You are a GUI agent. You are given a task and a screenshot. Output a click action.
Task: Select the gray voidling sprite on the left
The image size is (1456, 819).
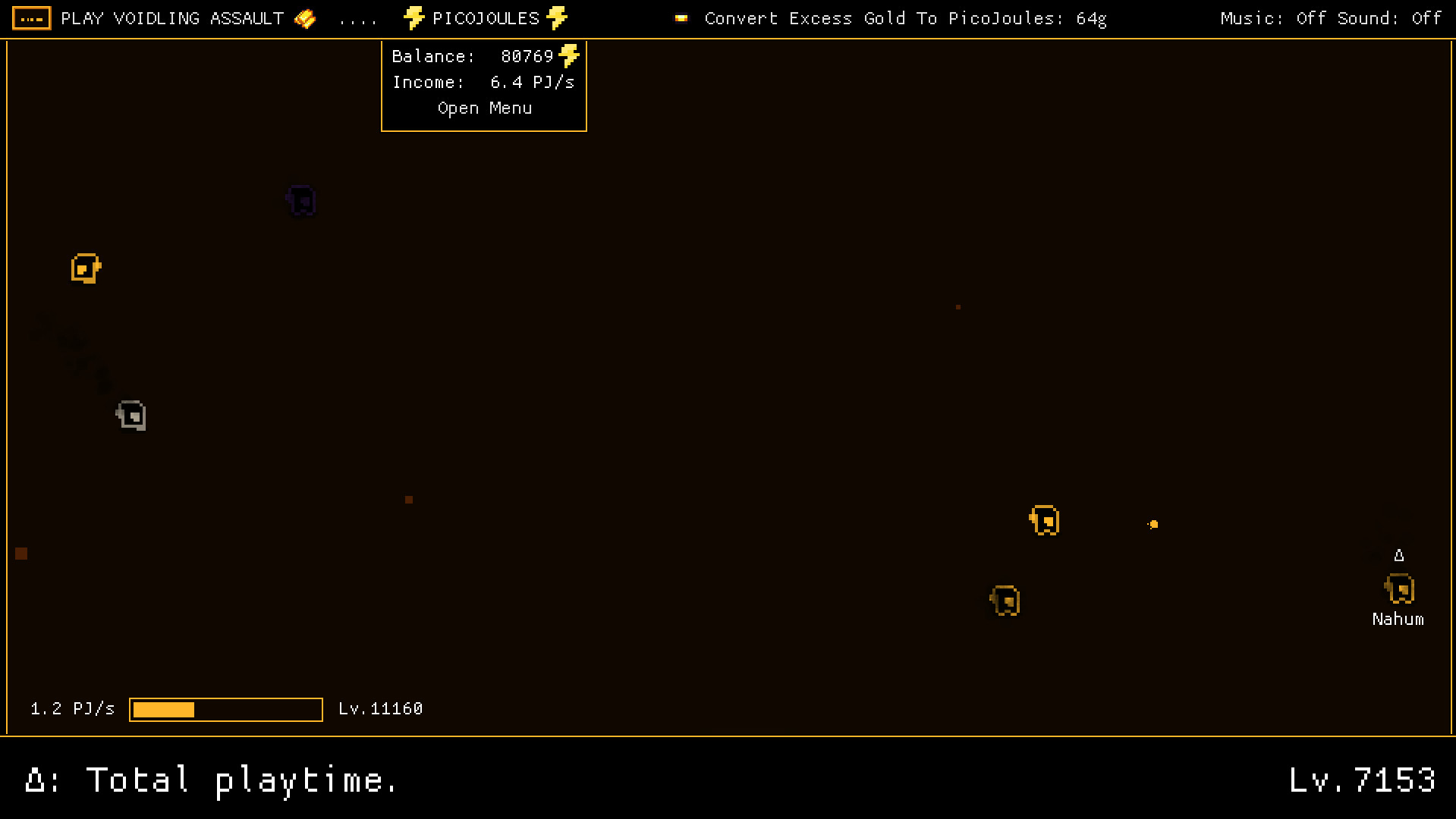131,415
